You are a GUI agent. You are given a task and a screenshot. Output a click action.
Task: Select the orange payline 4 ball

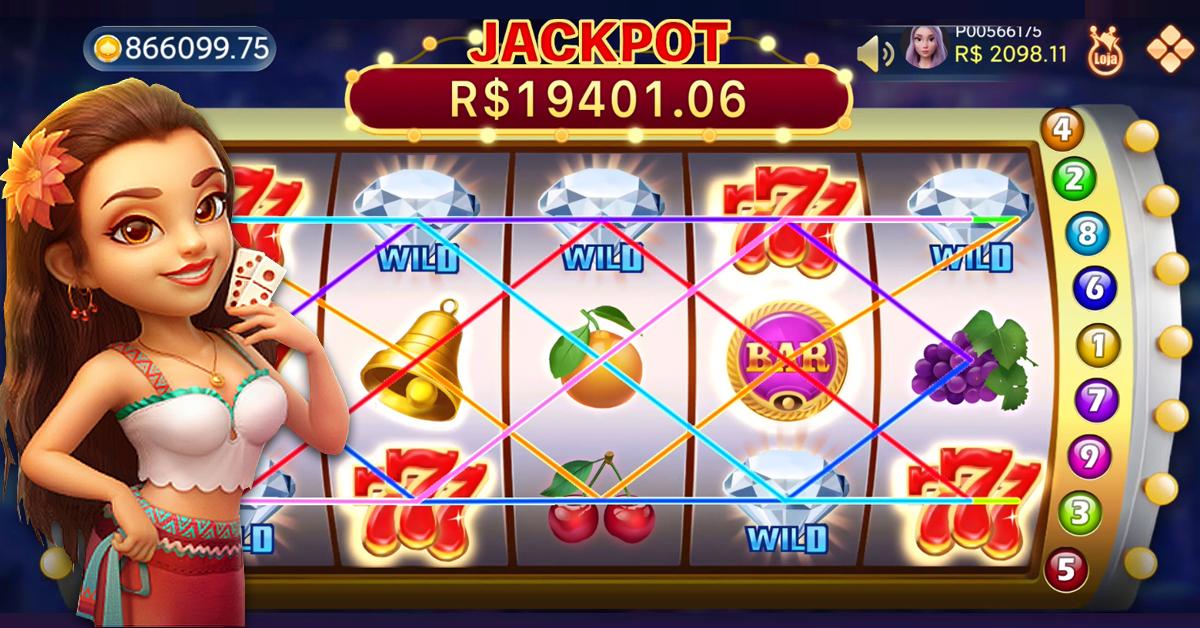pyautogui.click(x=1062, y=128)
